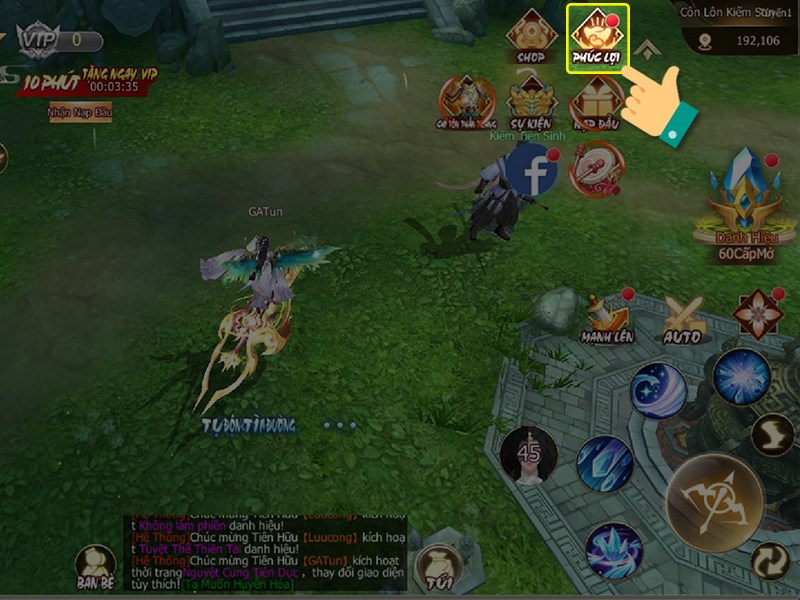Open the drum and mallets icon

597,171
